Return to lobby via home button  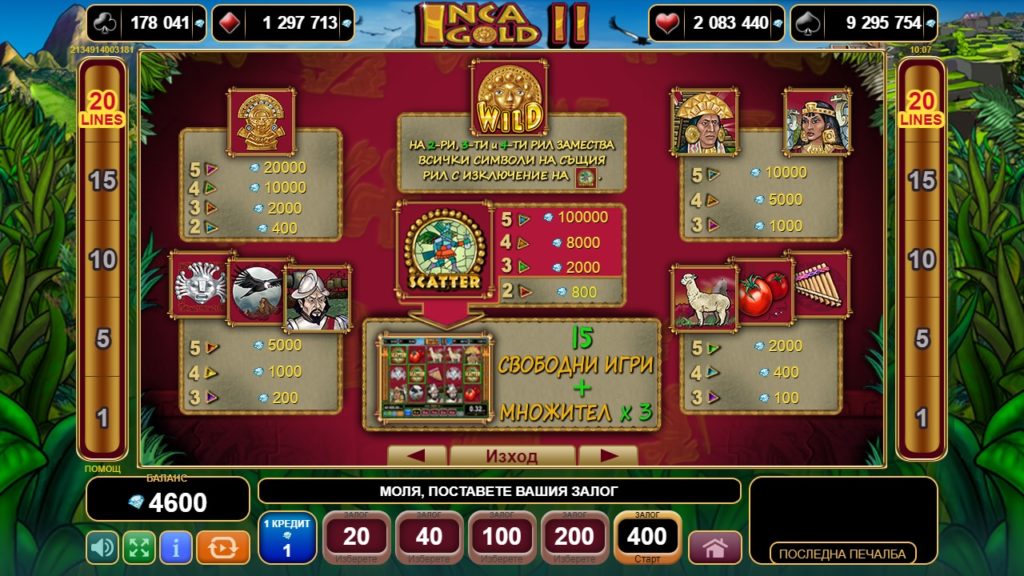[715, 548]
